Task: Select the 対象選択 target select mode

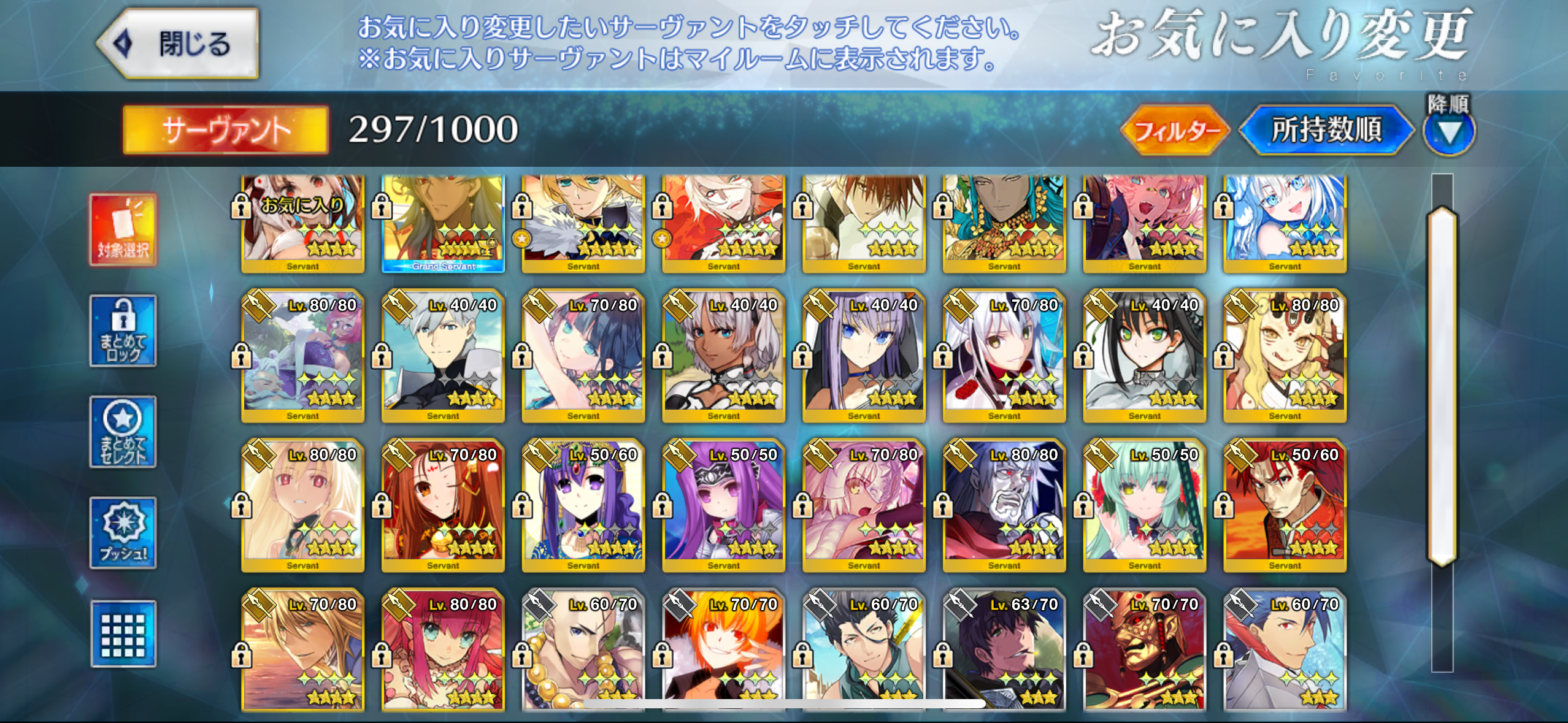Action: click(x=123, y=230)
